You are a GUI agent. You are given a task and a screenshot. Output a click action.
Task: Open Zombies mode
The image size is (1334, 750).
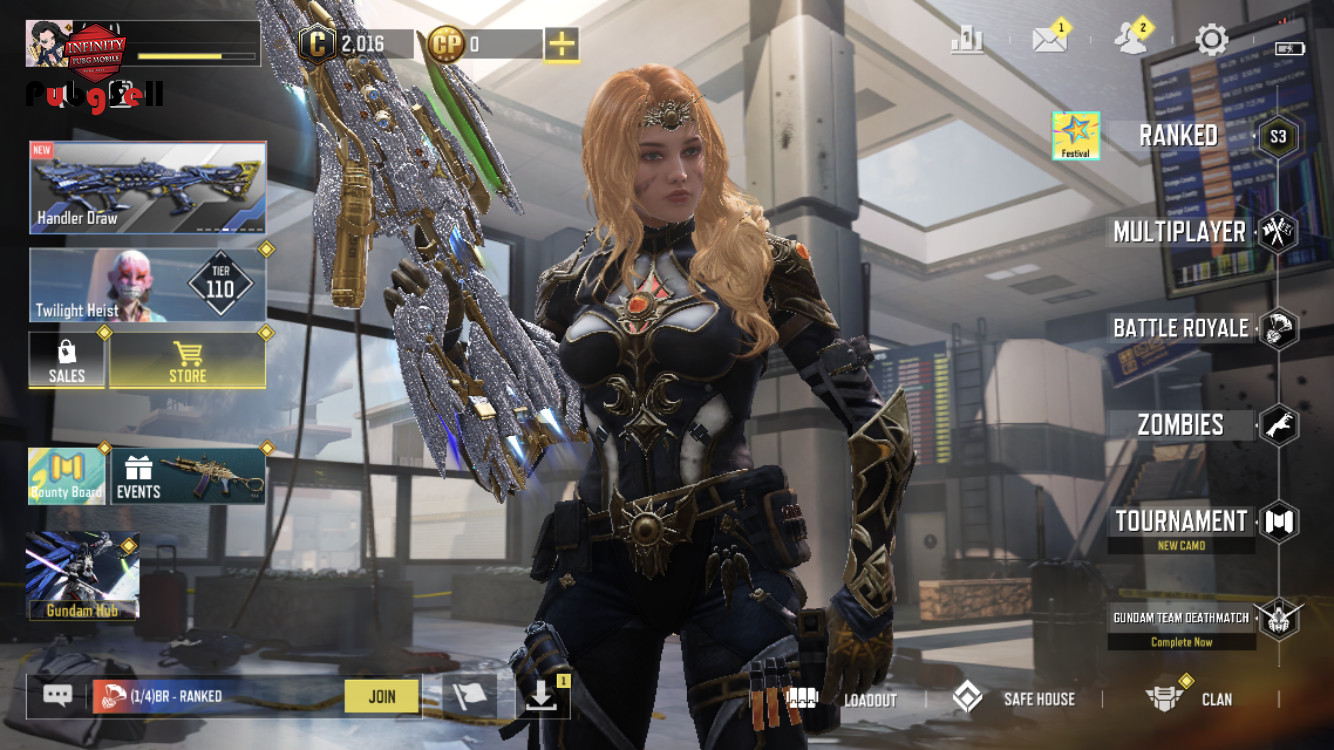(1181, 425)
